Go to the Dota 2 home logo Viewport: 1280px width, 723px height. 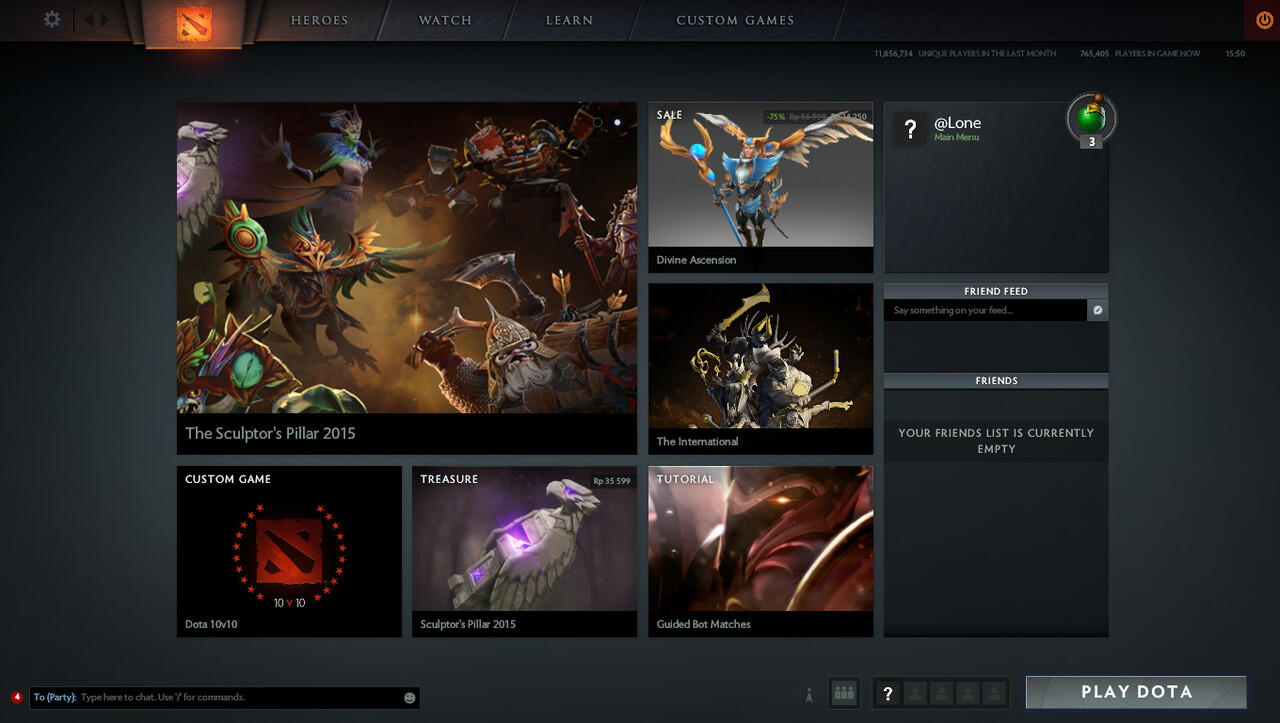194,24
